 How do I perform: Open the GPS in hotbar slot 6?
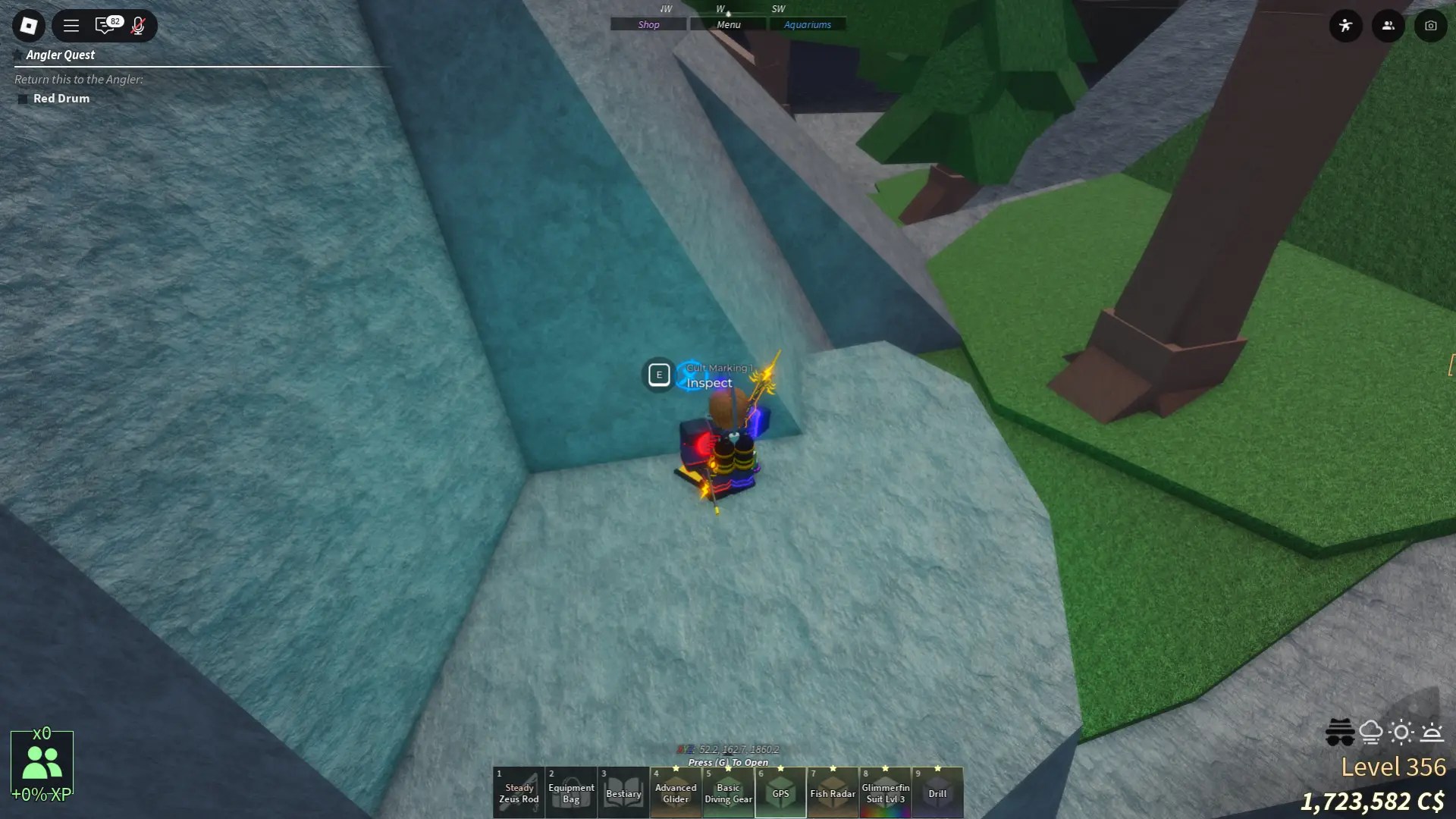click(780, 792)
